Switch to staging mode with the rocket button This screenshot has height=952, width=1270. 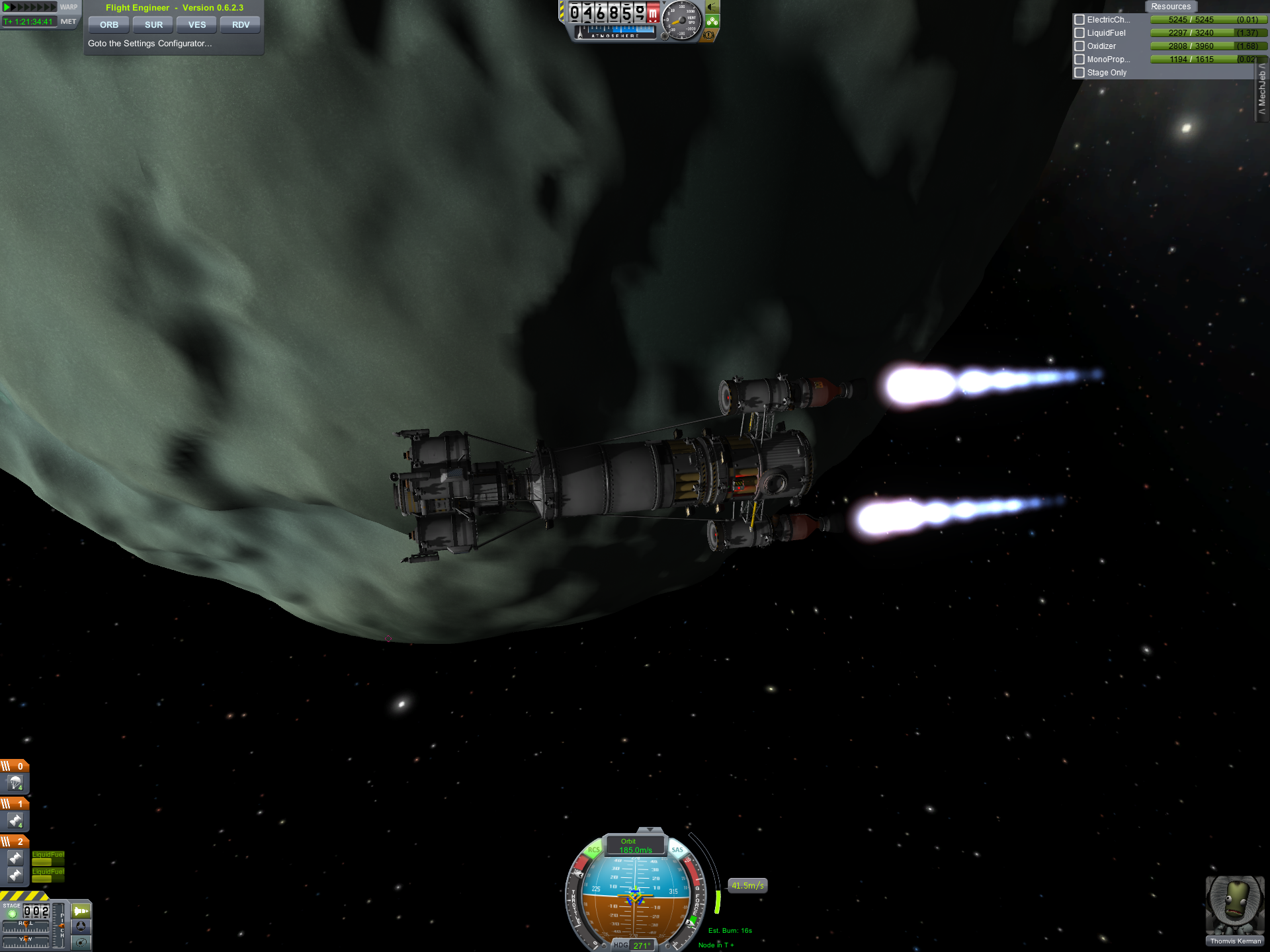81,911
